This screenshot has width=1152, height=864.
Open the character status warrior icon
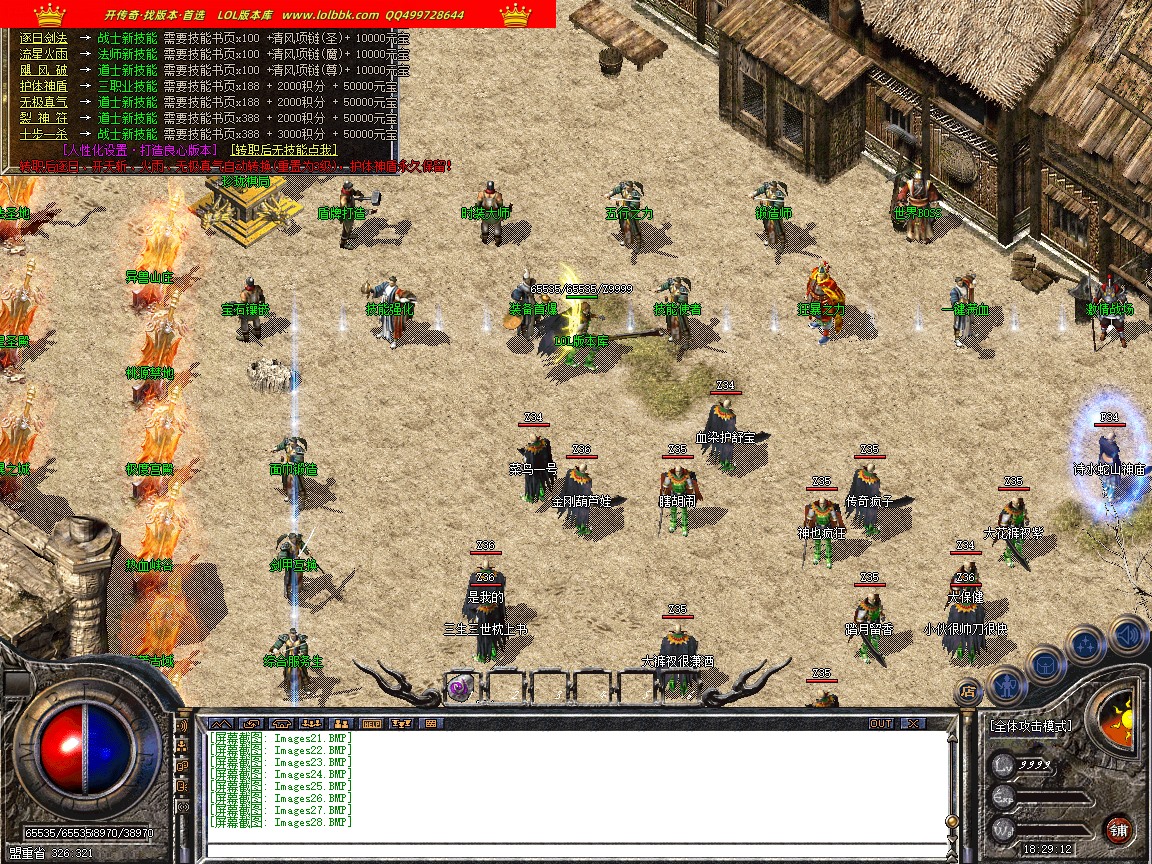(1004, 683)
